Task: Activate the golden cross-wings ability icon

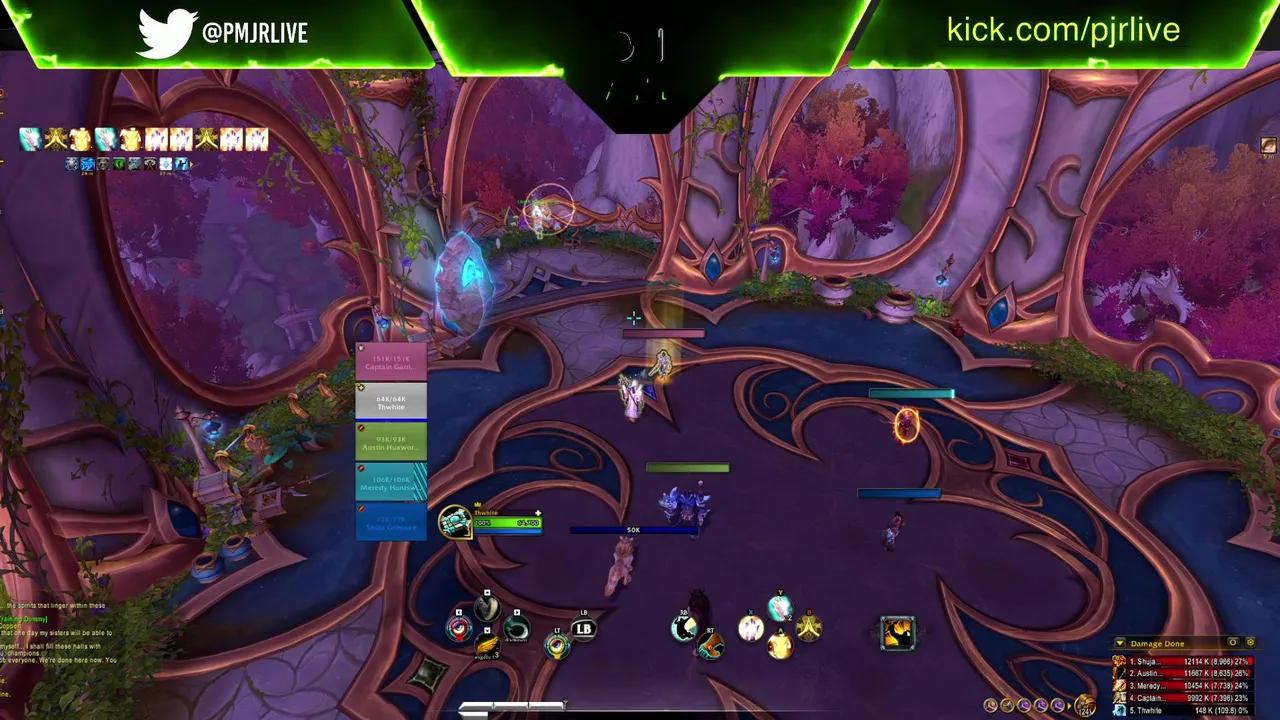Action: (x=808, y=628)
